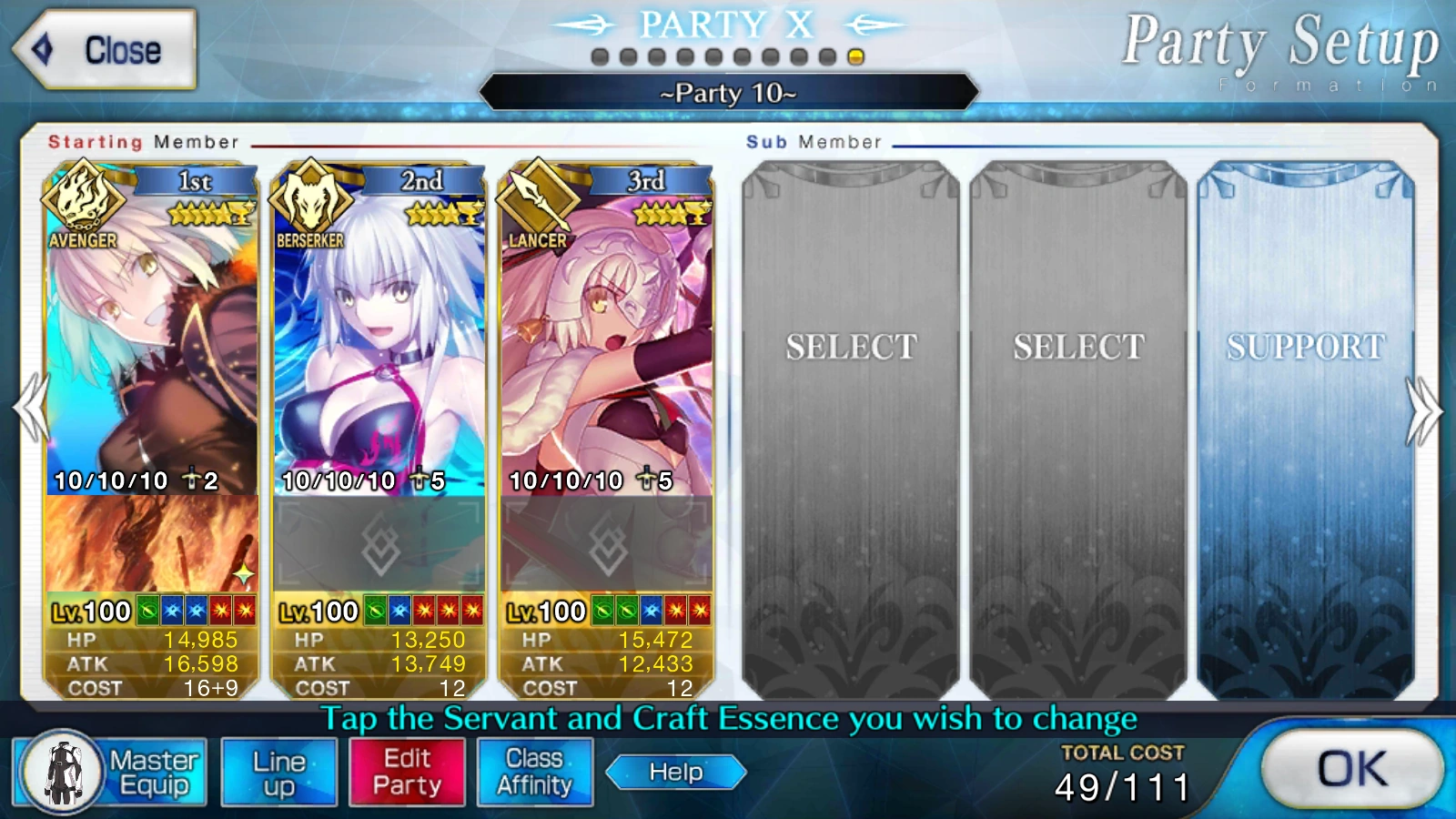Screen dimensions: 1456x819
Task: Open Master Equip with the Mystic Code icon
Action: [x=62, y=771]
